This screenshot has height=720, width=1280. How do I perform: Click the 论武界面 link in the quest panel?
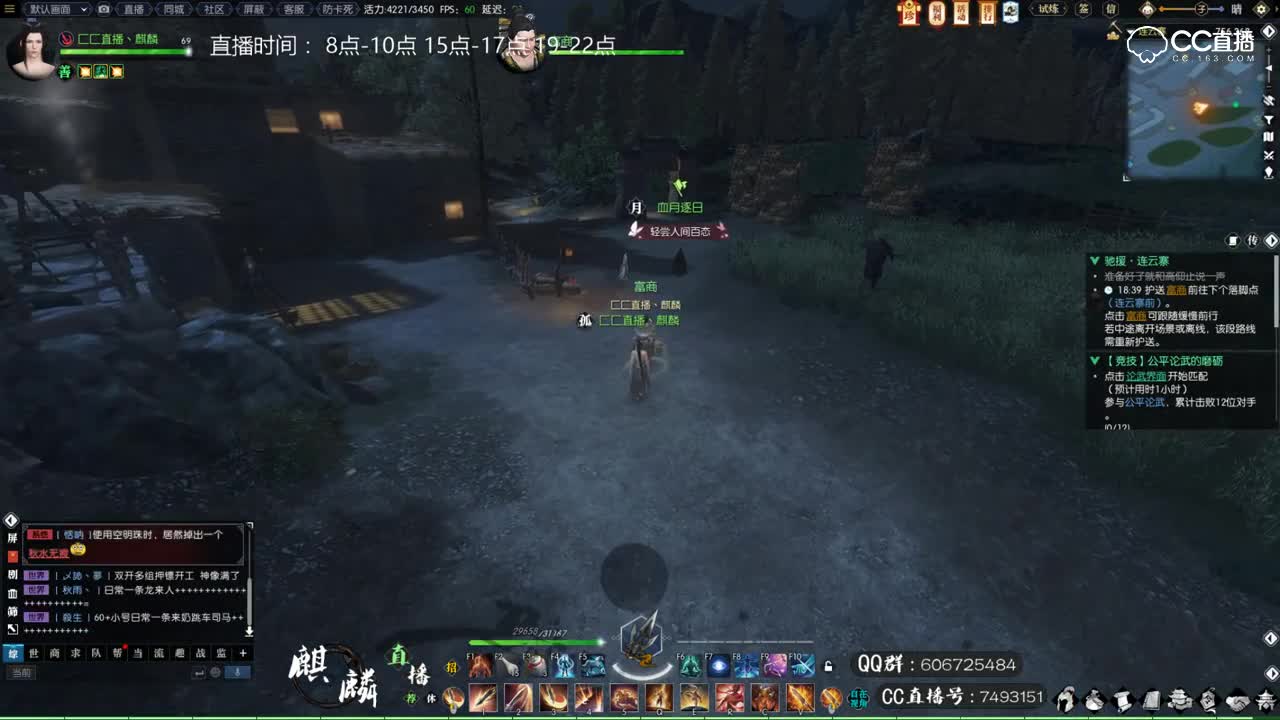click(1146, 376)
